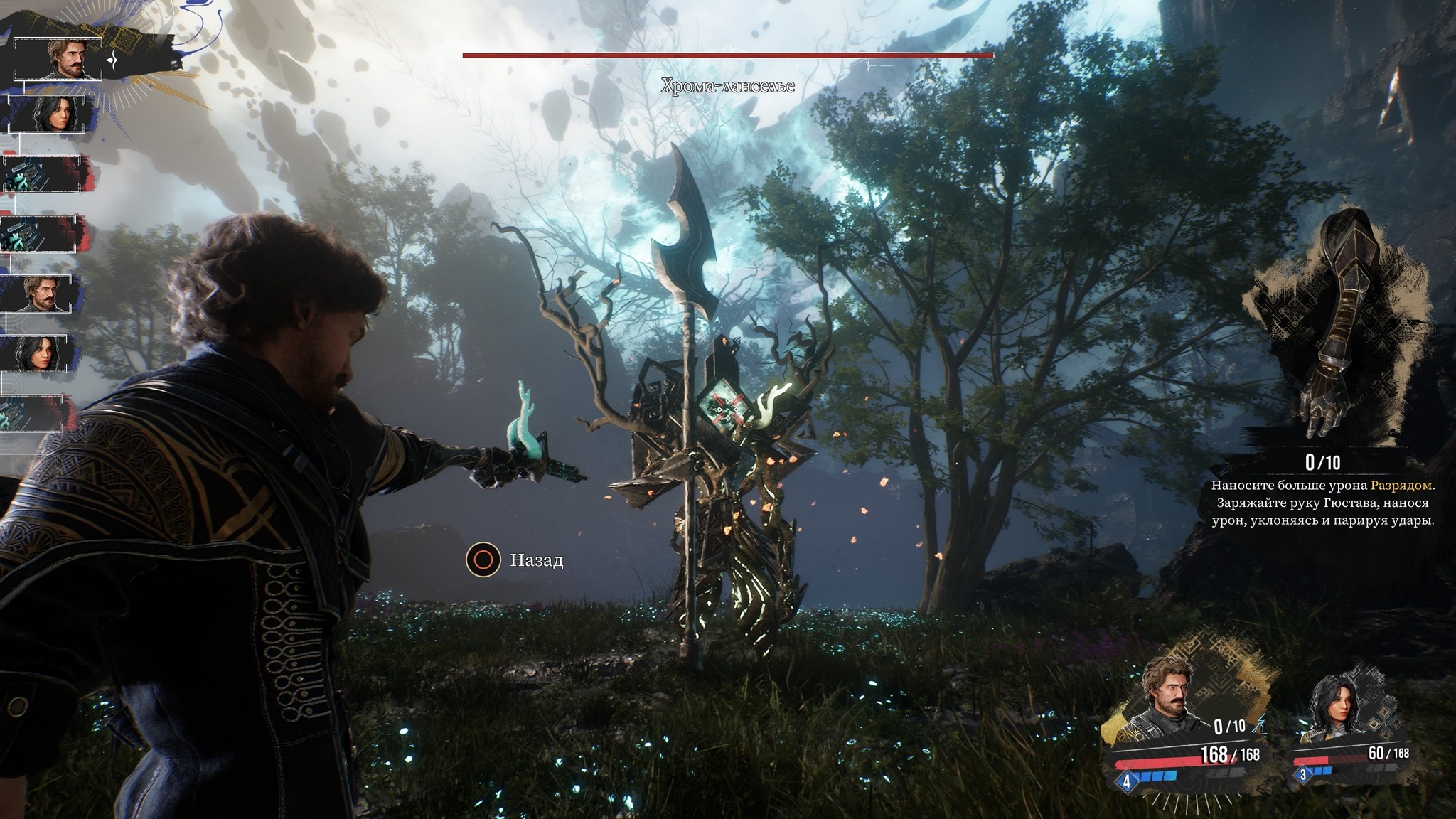Image resolution: width=1456 pixels, height=819 pixels.
Task: Select Maelle's party portrait with 60/168 health
Action: pos(1331,707)
